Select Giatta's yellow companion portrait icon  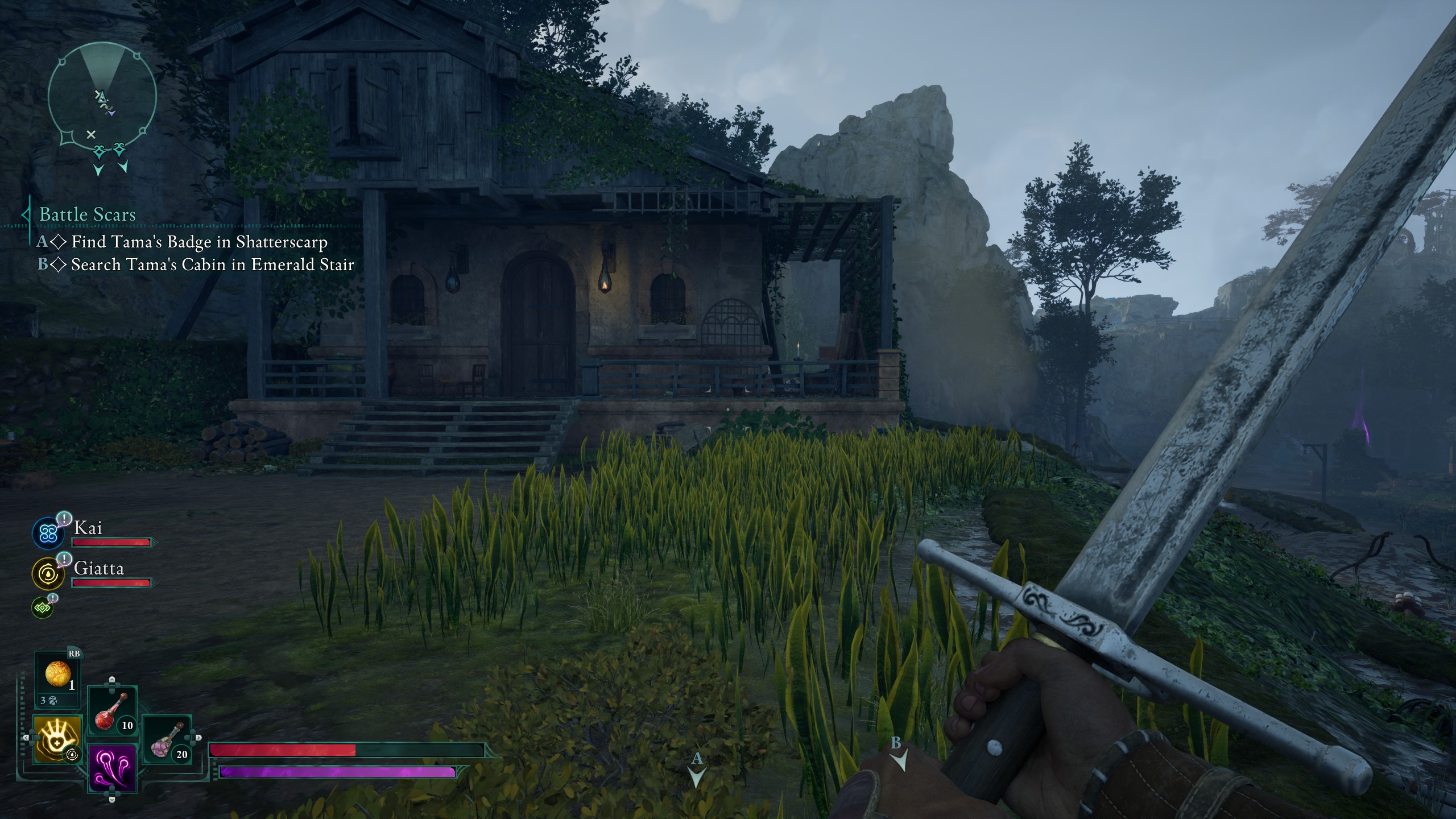[48, 573]
